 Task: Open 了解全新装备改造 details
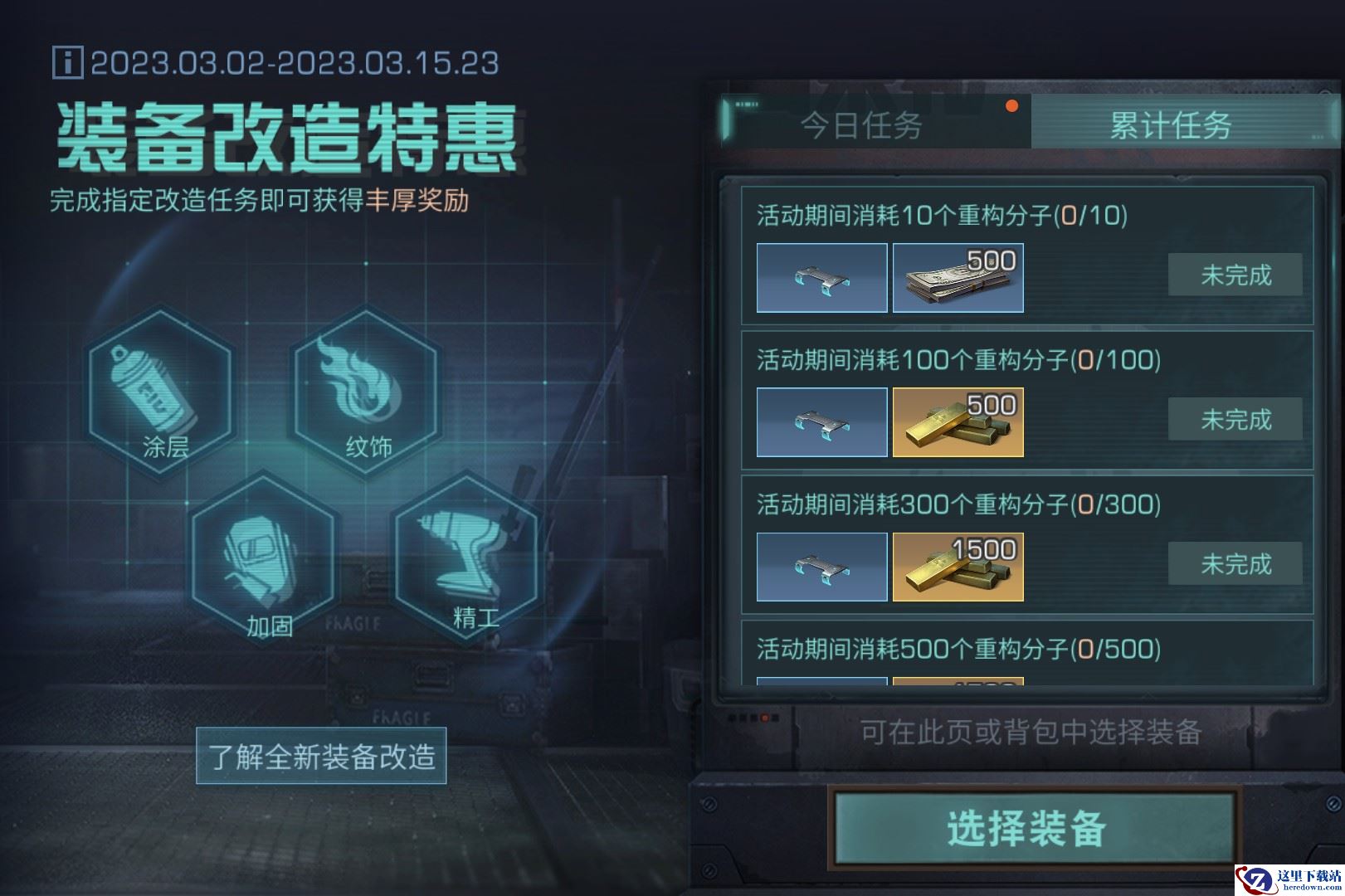pos(320,756)
